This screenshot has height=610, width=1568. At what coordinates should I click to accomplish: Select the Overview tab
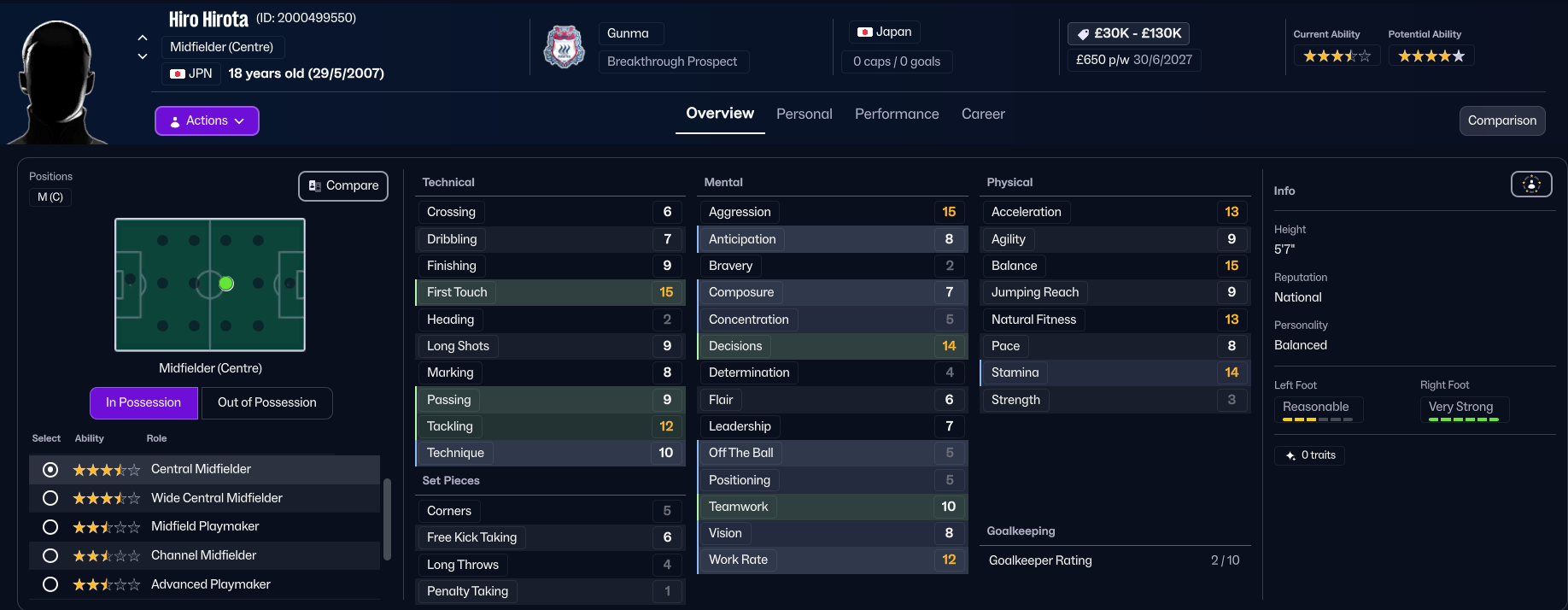click(720, 114)
